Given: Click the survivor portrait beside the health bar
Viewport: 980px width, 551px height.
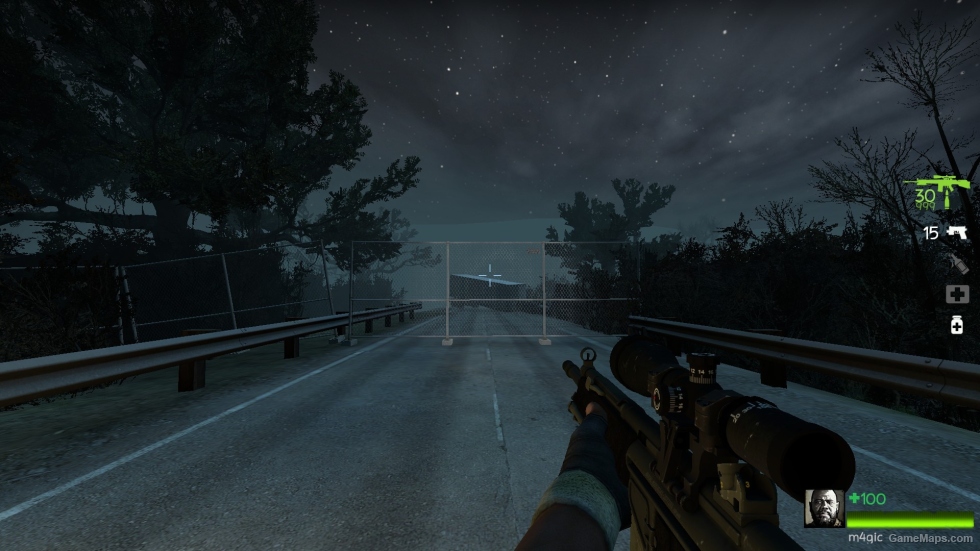Looking at the screenshot, I should pyautogui.click(x=825, y=508).
